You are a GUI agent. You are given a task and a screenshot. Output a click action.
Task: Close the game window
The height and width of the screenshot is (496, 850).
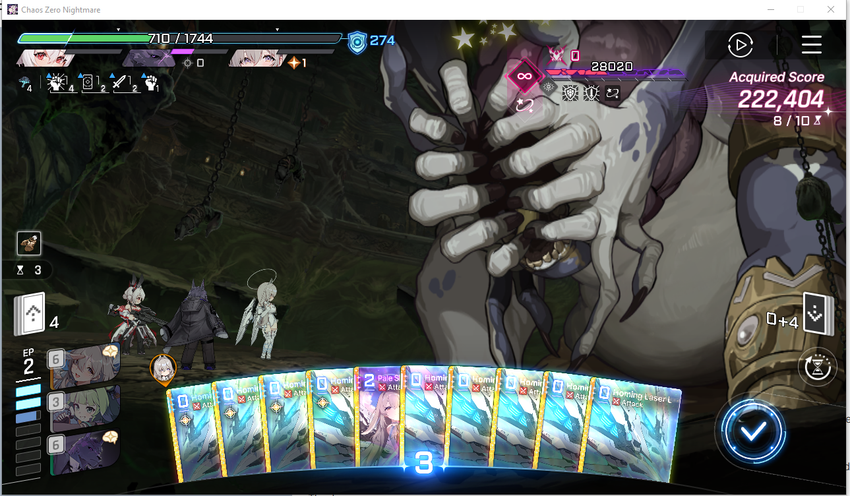click(828, 9)
